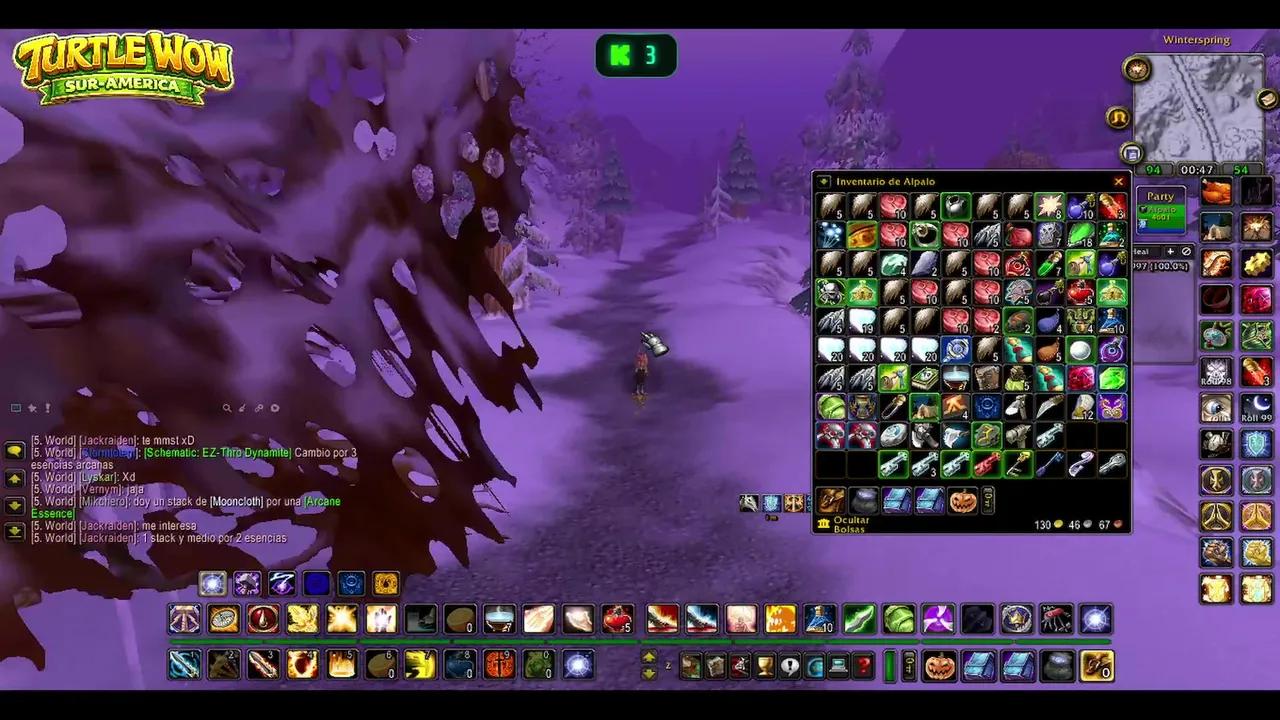Select the white snowball item in the inventory
Viewport: 1280px width, 720px height.
[1081, 349]
